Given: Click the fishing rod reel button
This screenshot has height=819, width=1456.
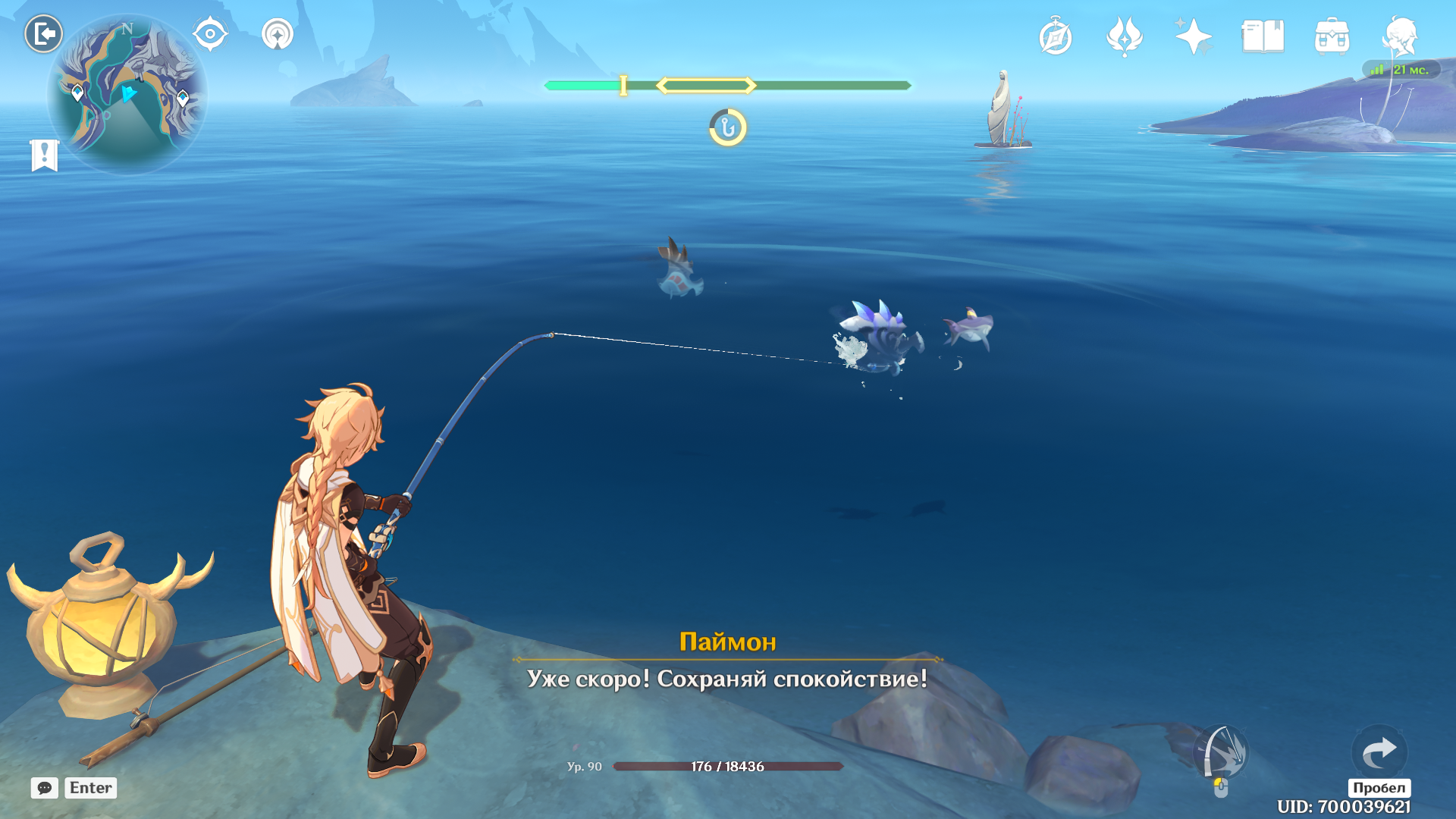Looking at the screenshot, I should point(1221,754).
